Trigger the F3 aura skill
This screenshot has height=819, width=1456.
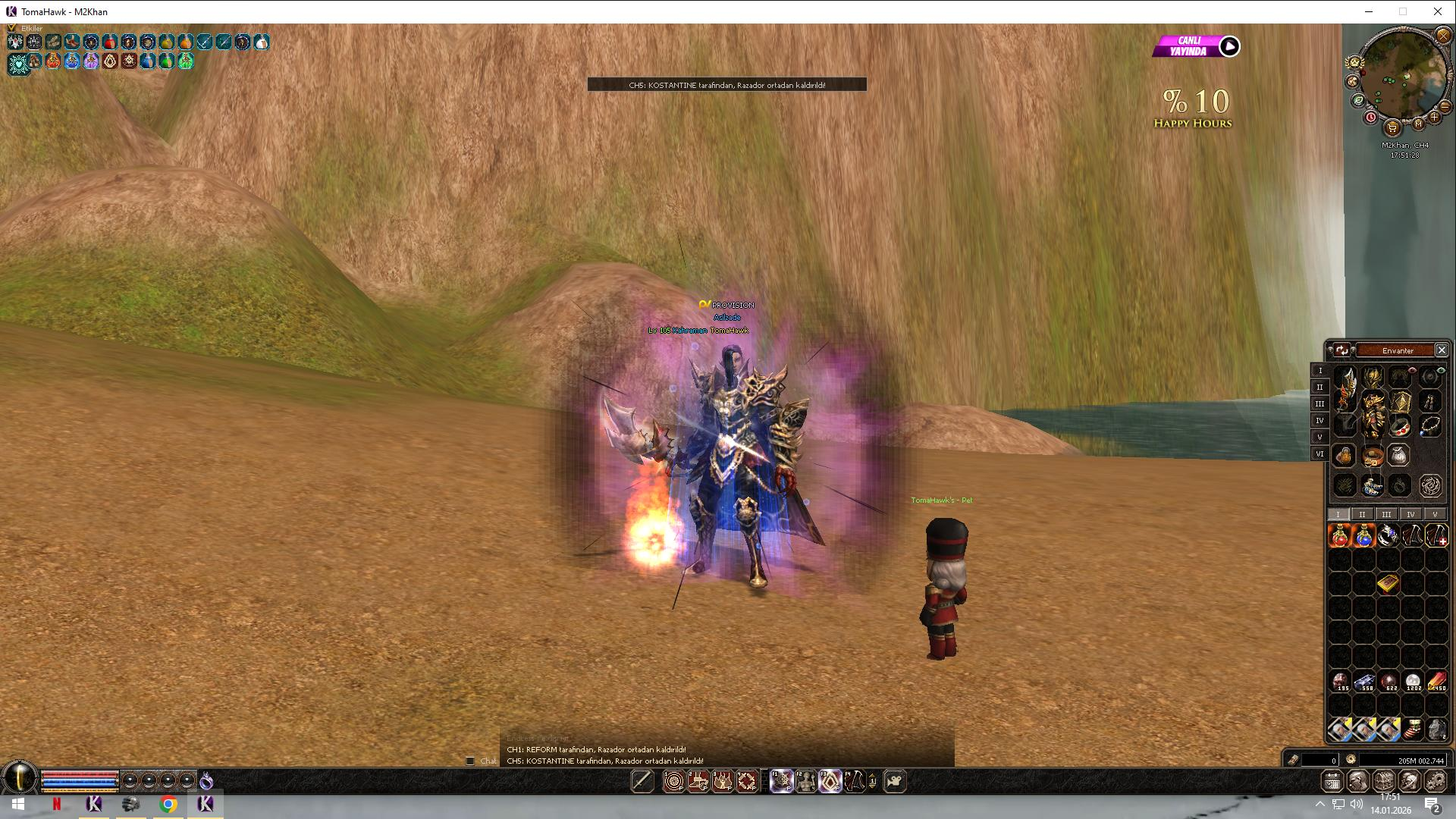tap(830, 781)
